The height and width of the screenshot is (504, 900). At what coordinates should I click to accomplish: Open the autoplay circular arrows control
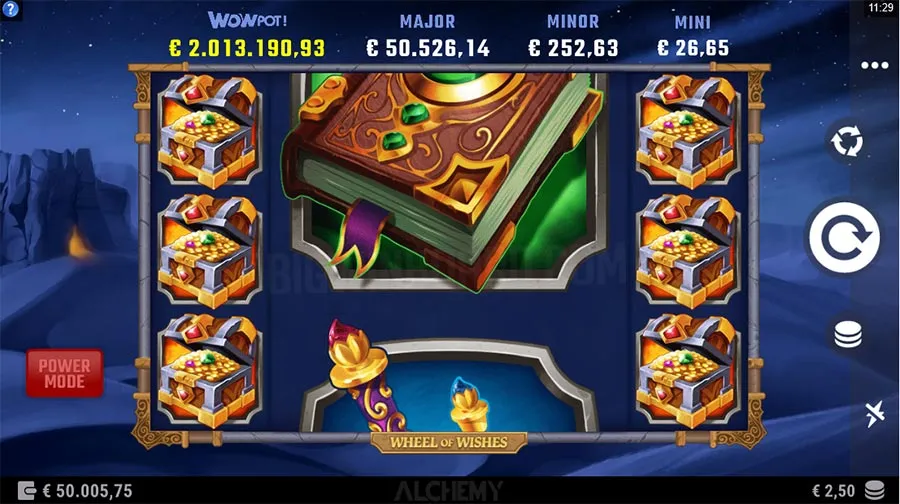847,142
